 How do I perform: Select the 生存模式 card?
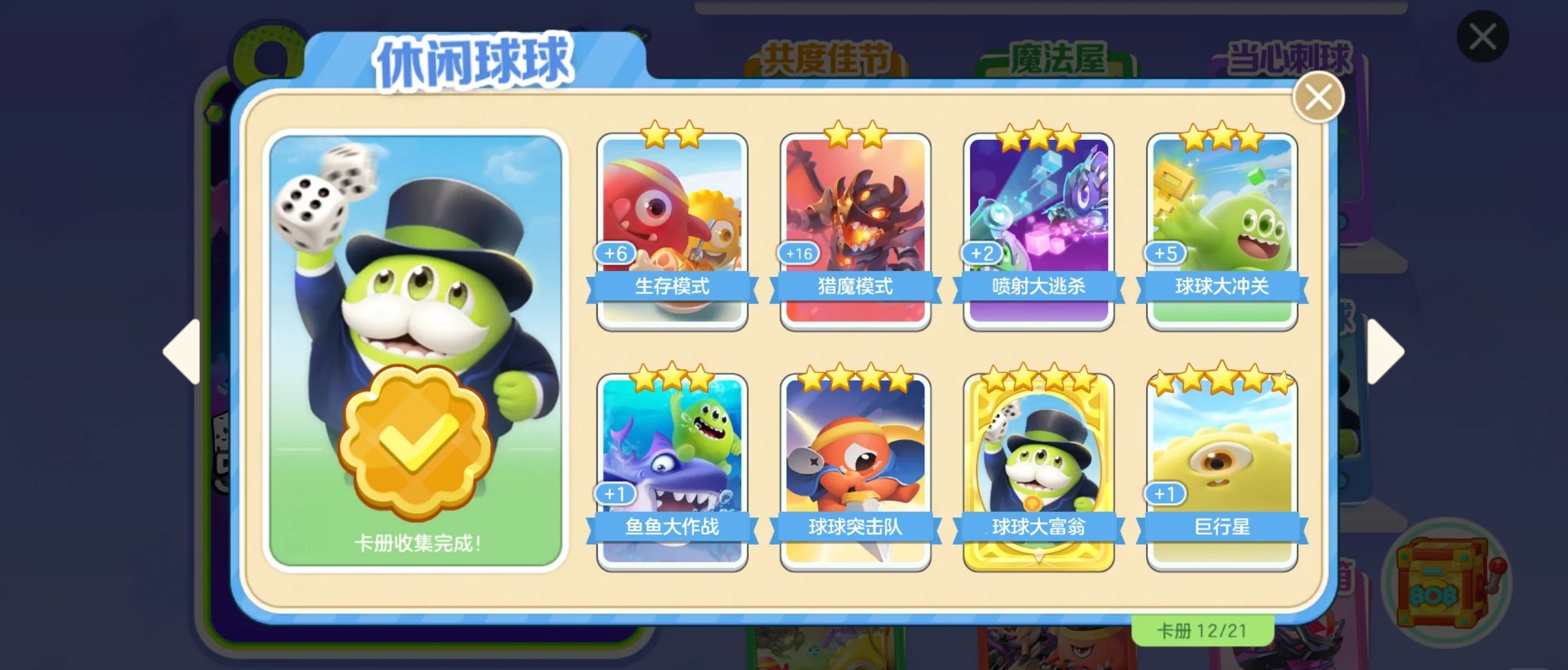(x=672, y=232)
